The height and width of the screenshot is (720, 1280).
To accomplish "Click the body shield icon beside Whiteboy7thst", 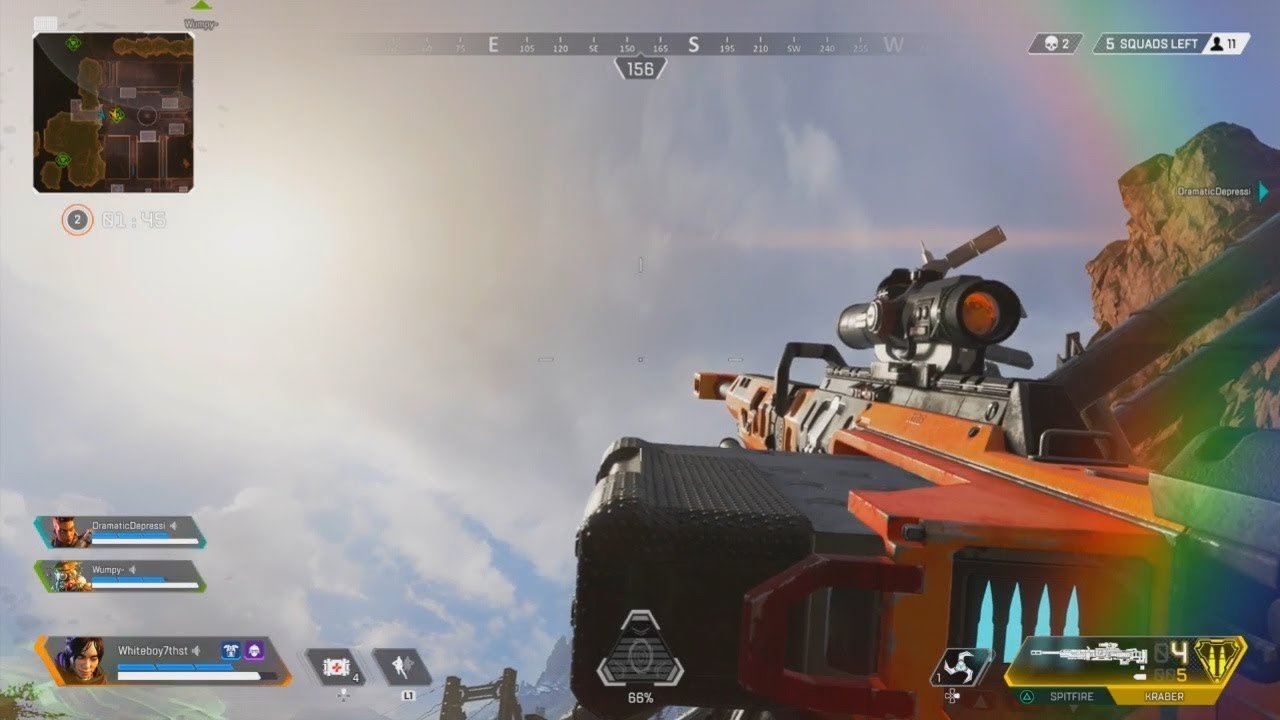I will [230, 651].
